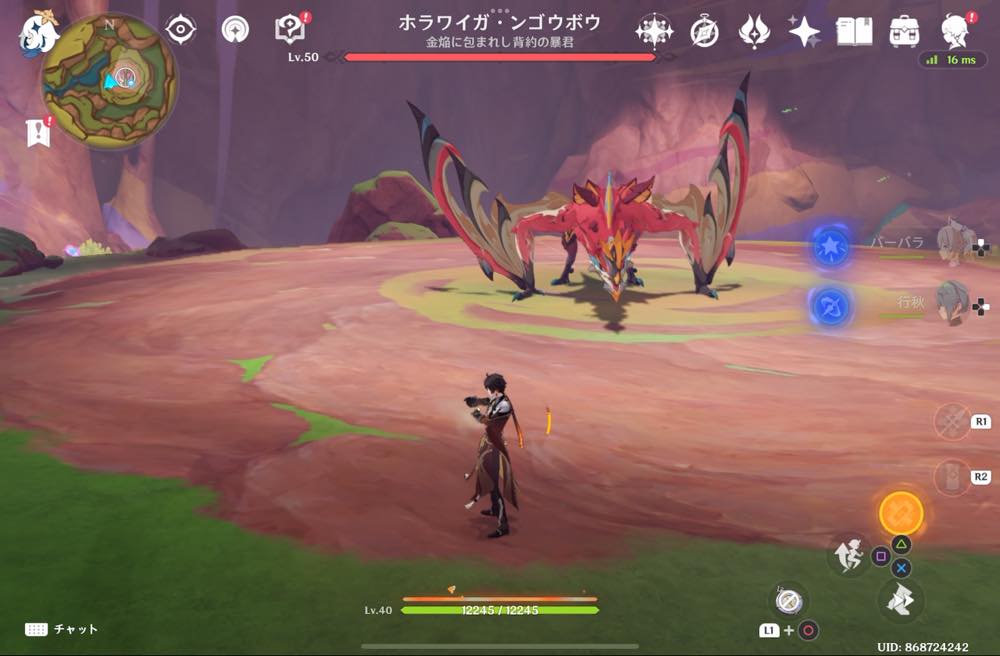Open the tutorial book icon with alert
This screenshot has height=656, width=1000.
290,29
